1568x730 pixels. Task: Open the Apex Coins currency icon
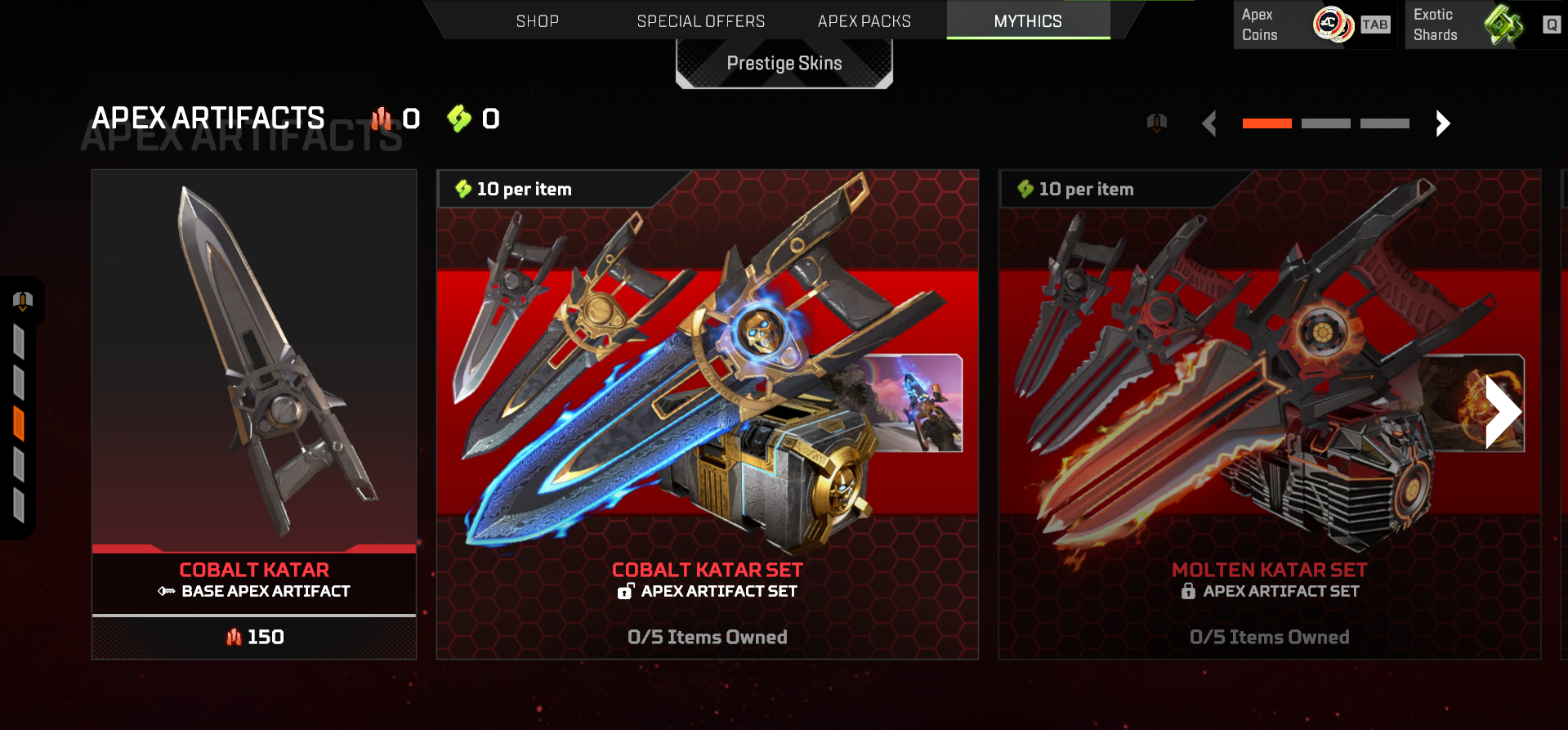pyautogui.click(x=1333, y=25)
